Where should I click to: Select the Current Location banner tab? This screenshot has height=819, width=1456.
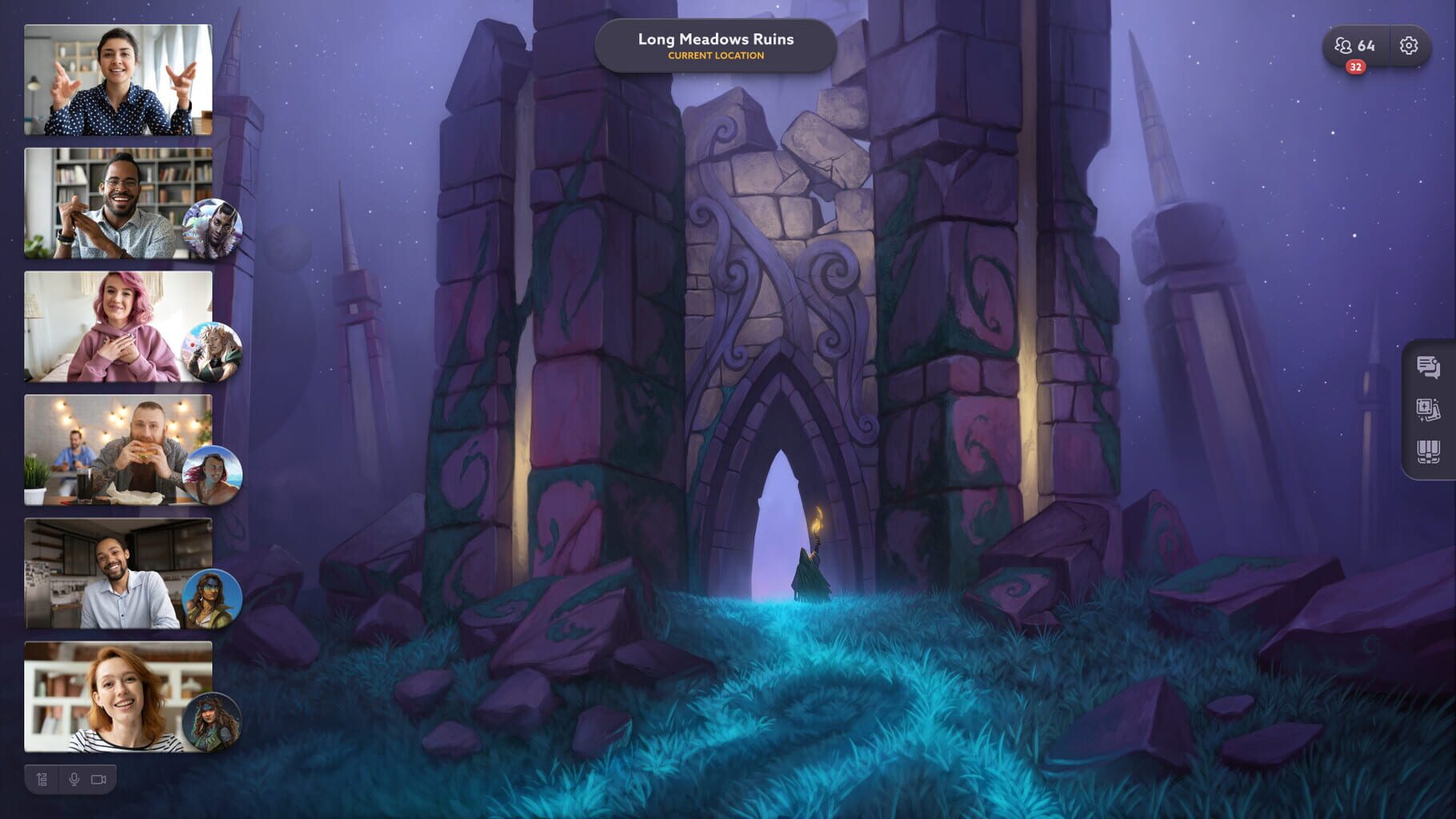coord(715,56)
